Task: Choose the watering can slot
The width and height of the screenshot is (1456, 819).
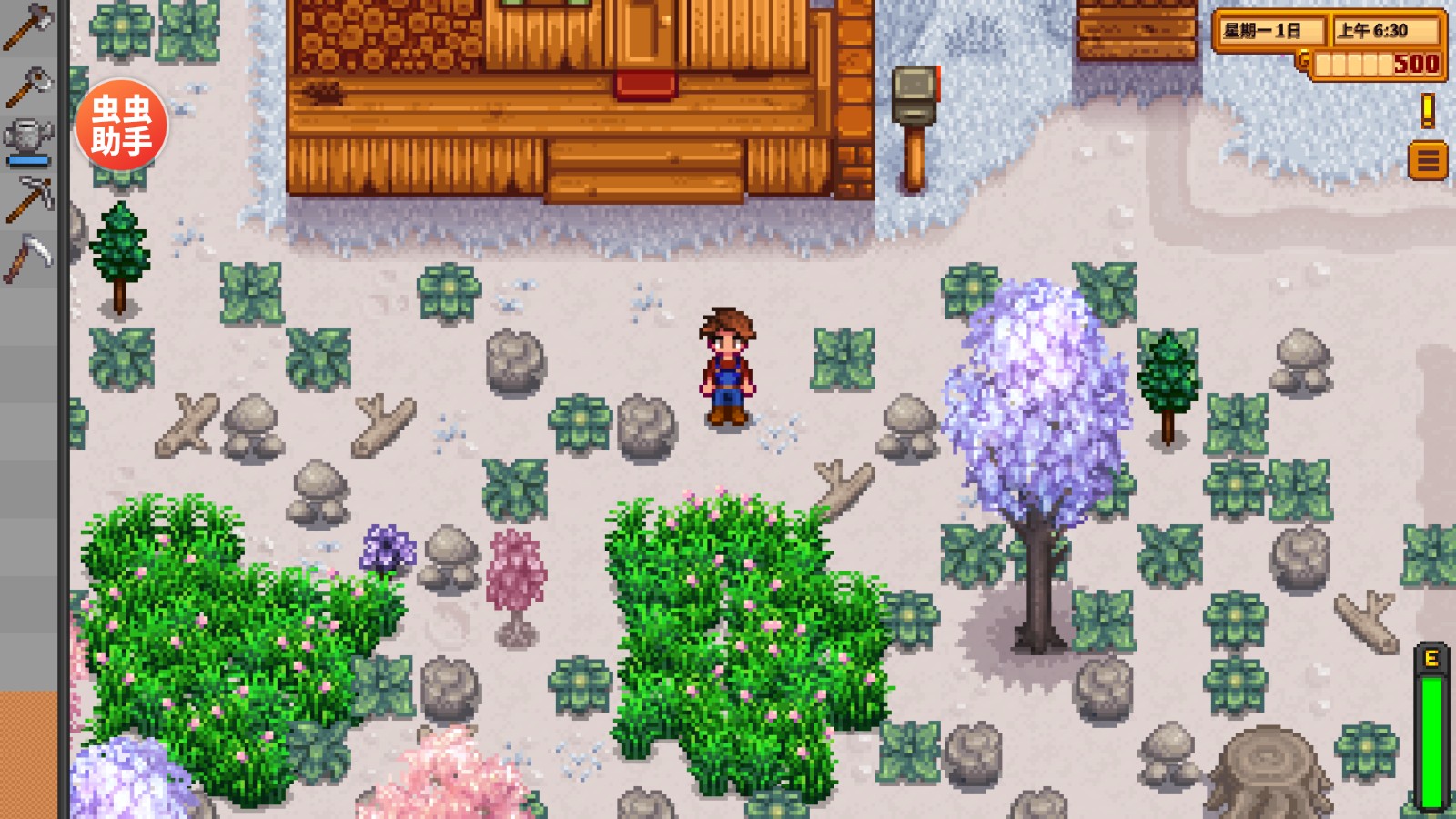Action: click(29, 140)
